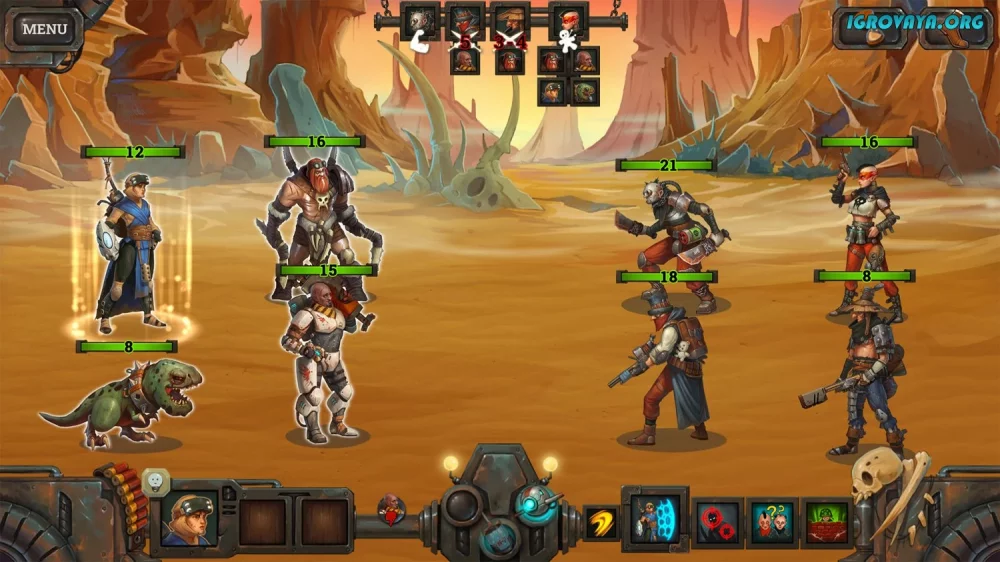Click the power socket icon by ammo belt
1000x562 pixels.
tap(155, 482)
